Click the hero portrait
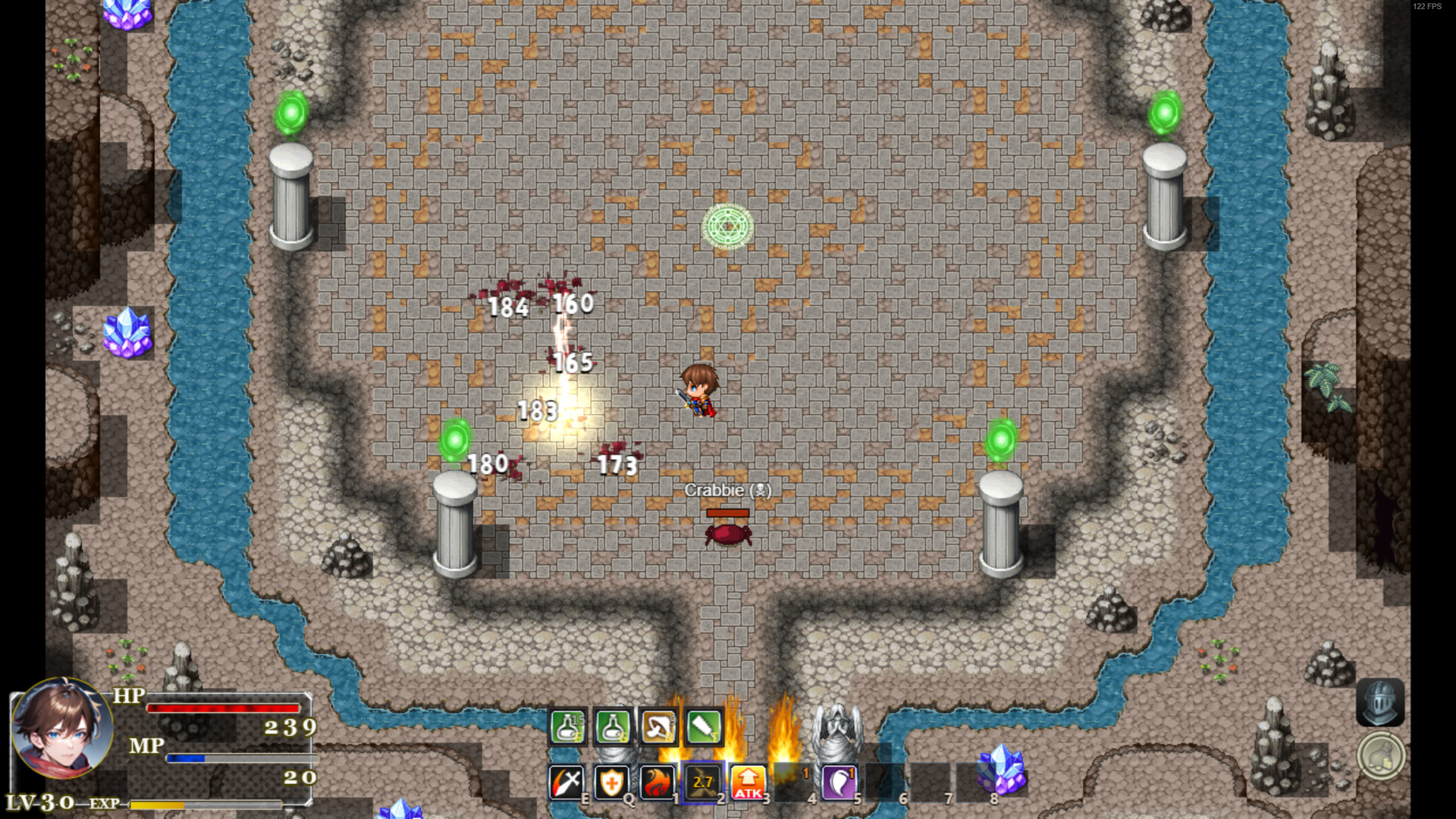1456x819 pixels. [62, 730]
